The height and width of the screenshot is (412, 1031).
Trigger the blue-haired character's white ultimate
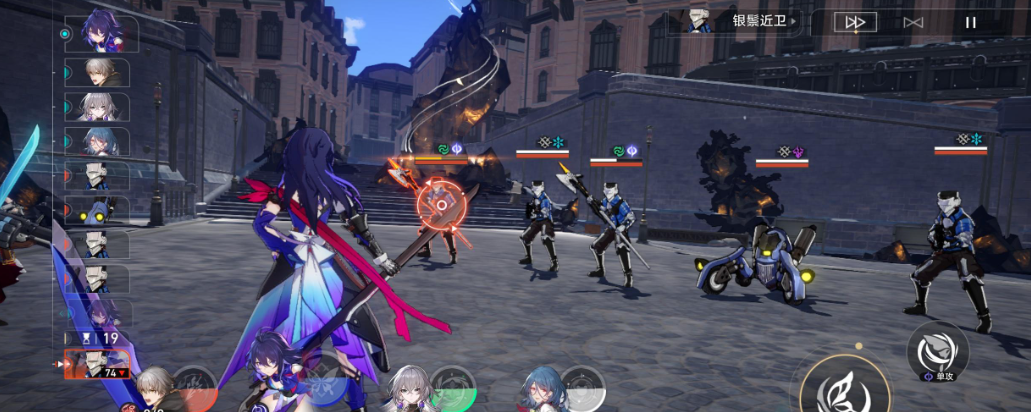(x=582, y=388)
